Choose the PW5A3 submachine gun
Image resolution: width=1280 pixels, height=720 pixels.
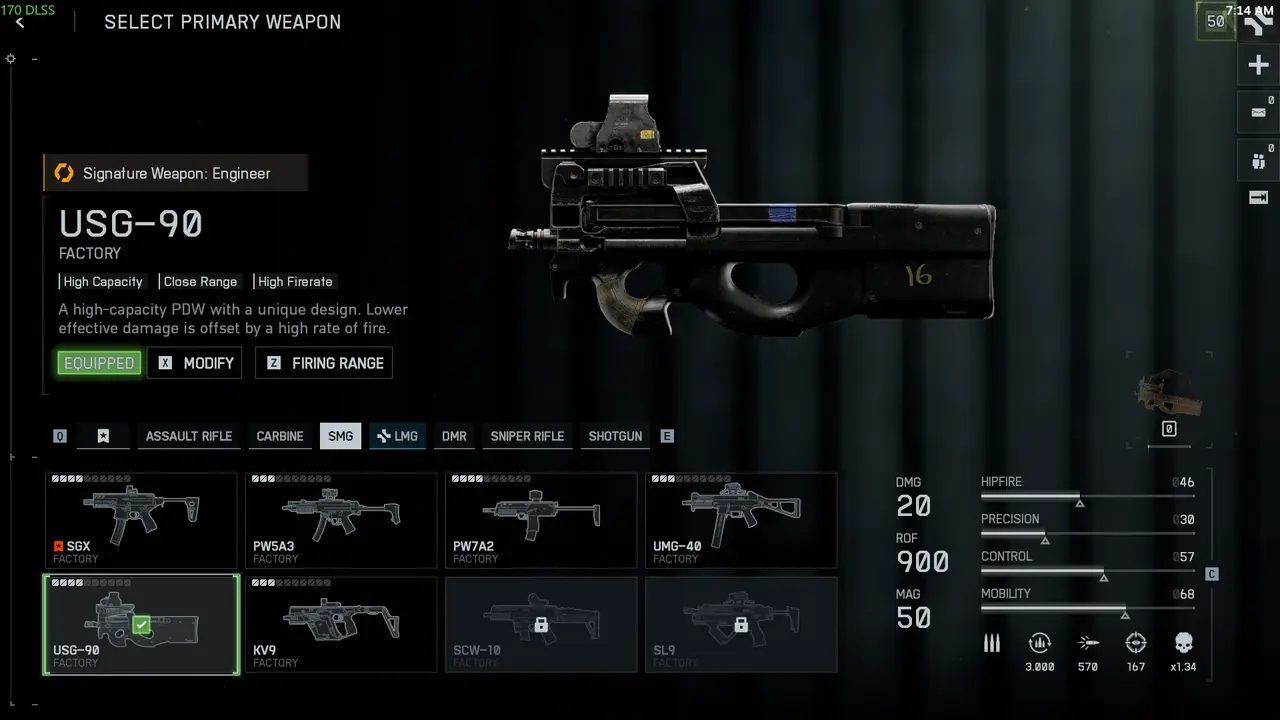point(341,520)
